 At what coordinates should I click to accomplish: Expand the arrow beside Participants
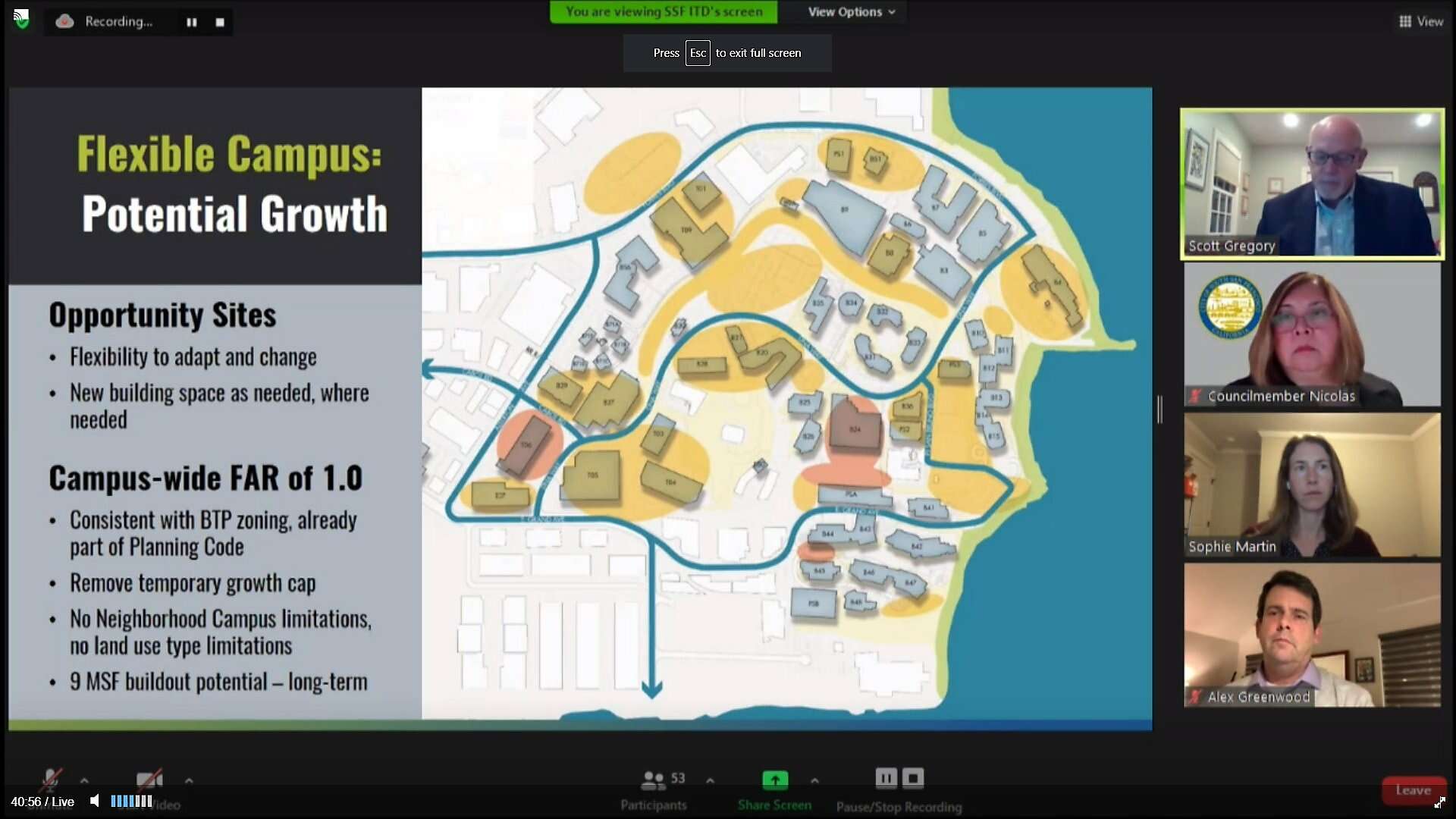(710, 780)
